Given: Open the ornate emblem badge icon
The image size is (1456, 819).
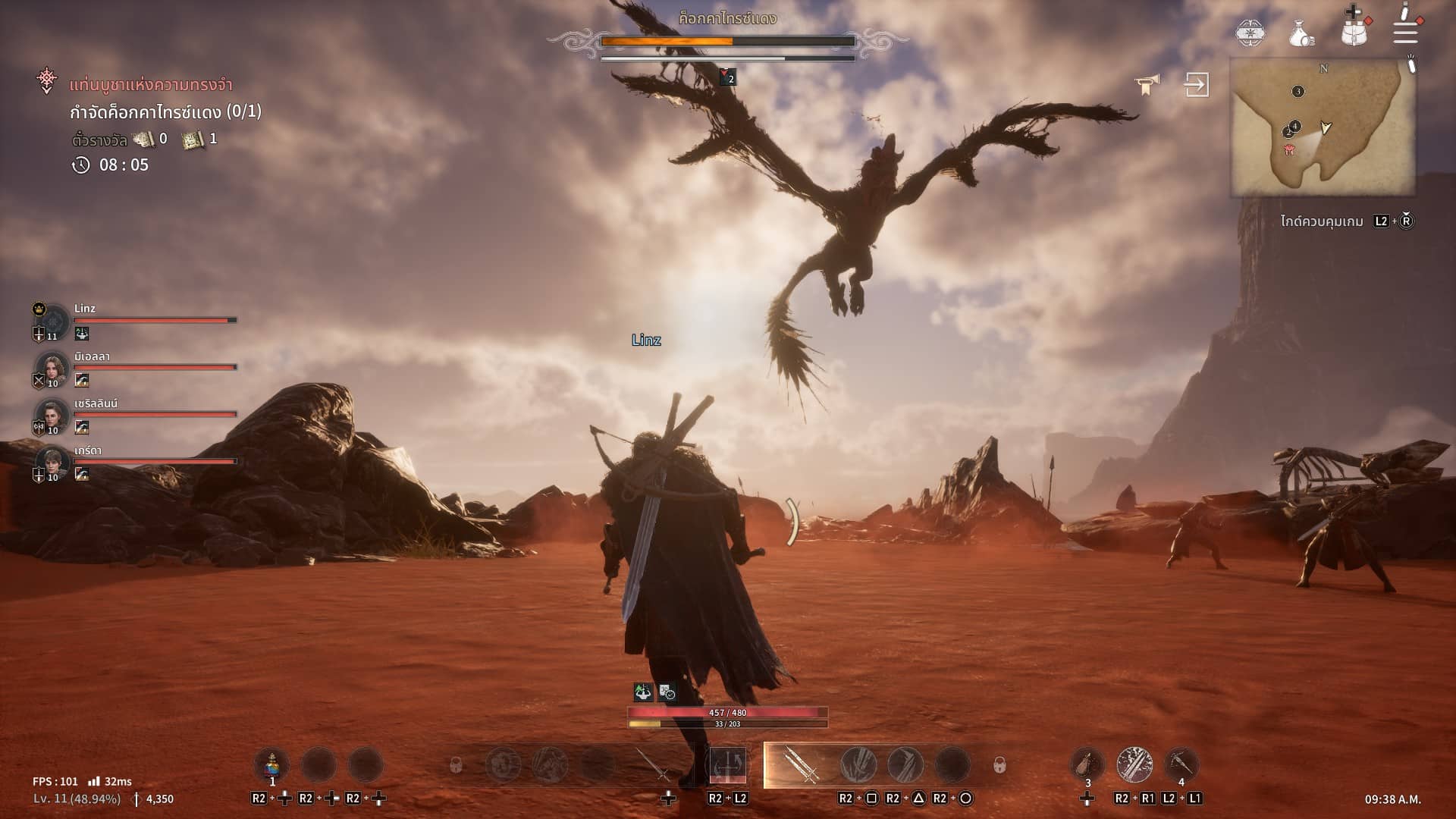Looking at the screenshot, I should (x=1250, y=33).
